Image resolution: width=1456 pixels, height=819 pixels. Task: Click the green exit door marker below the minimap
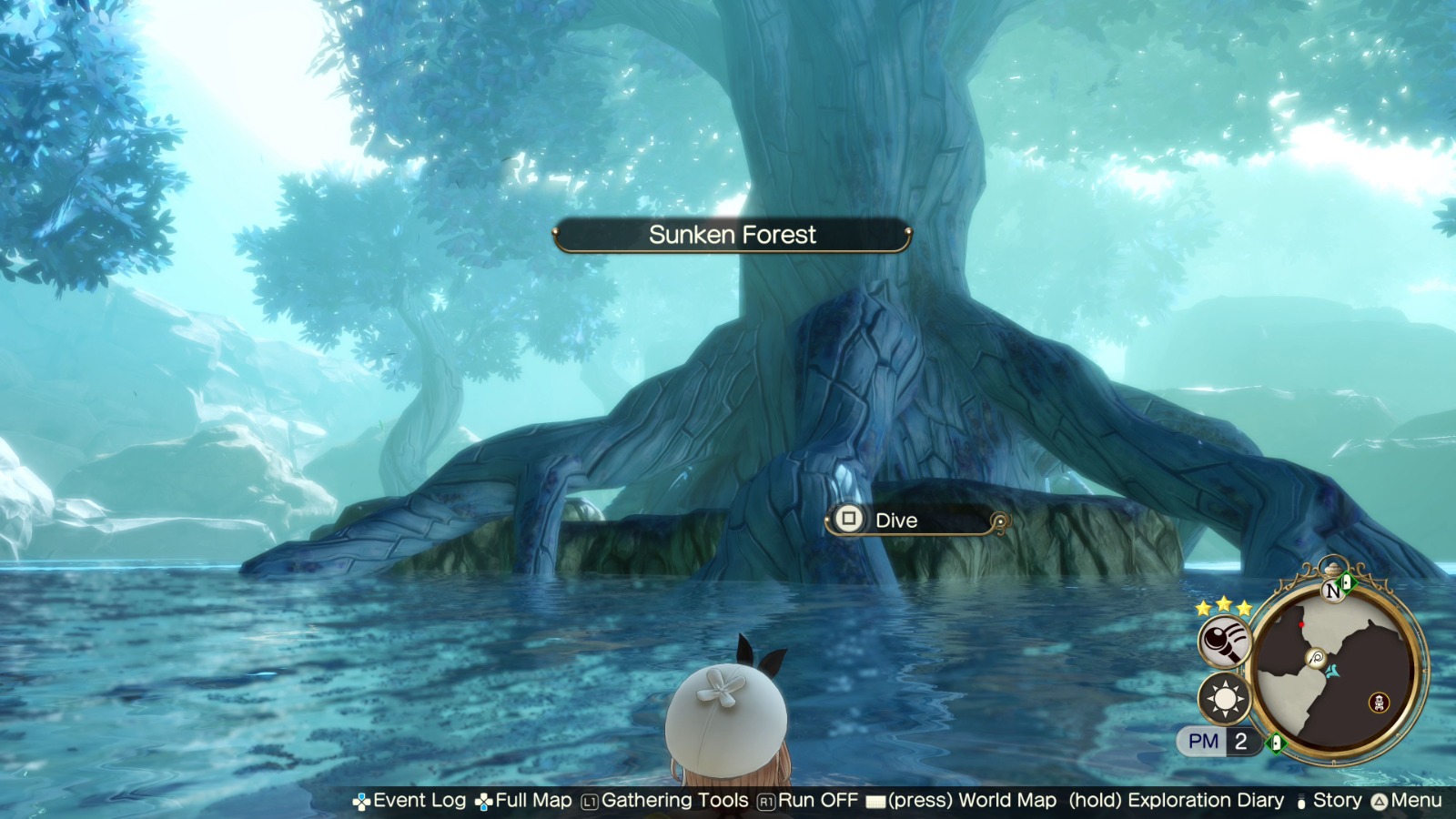(x=1277, y=743)
